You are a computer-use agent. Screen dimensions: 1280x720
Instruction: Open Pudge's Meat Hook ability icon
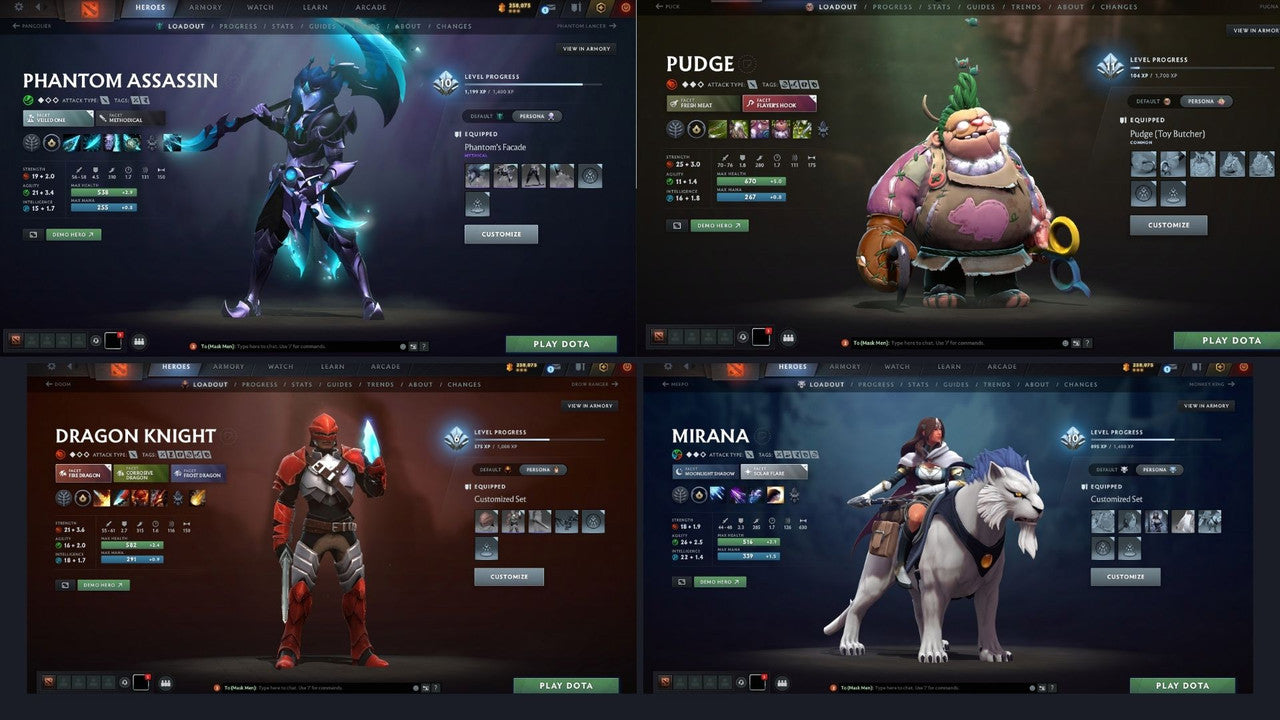(717, 129)
